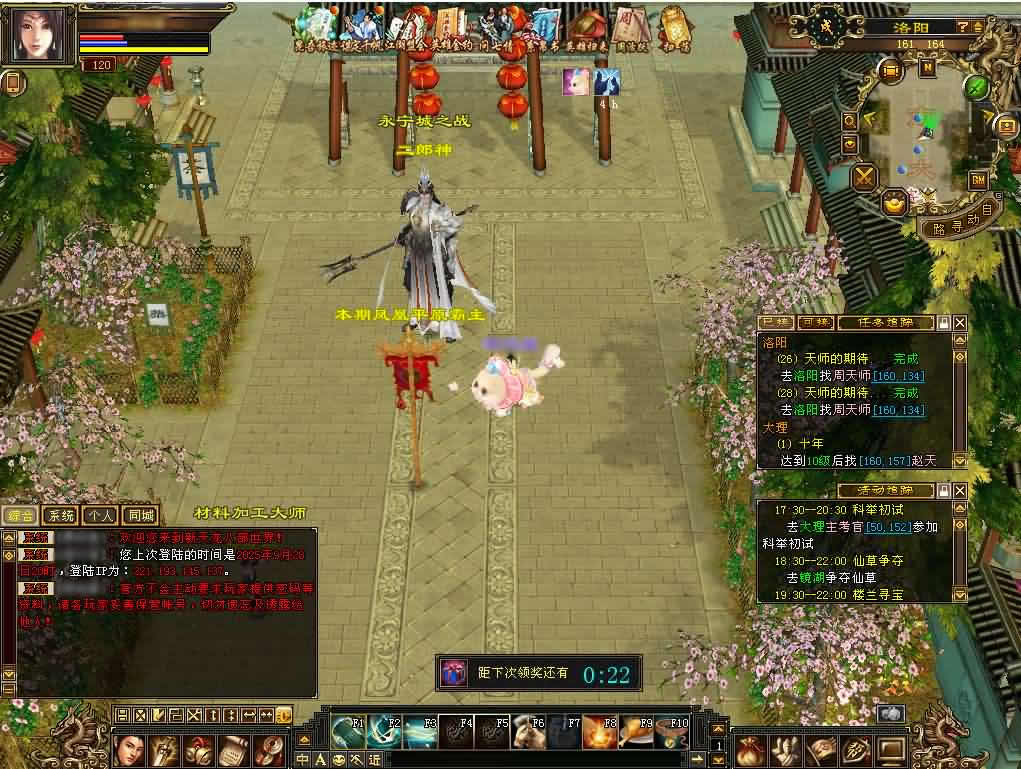Close the 任务追踪 quest tracker panel
This screenshot has height=769, width=1021.
[x=960, y=323]
